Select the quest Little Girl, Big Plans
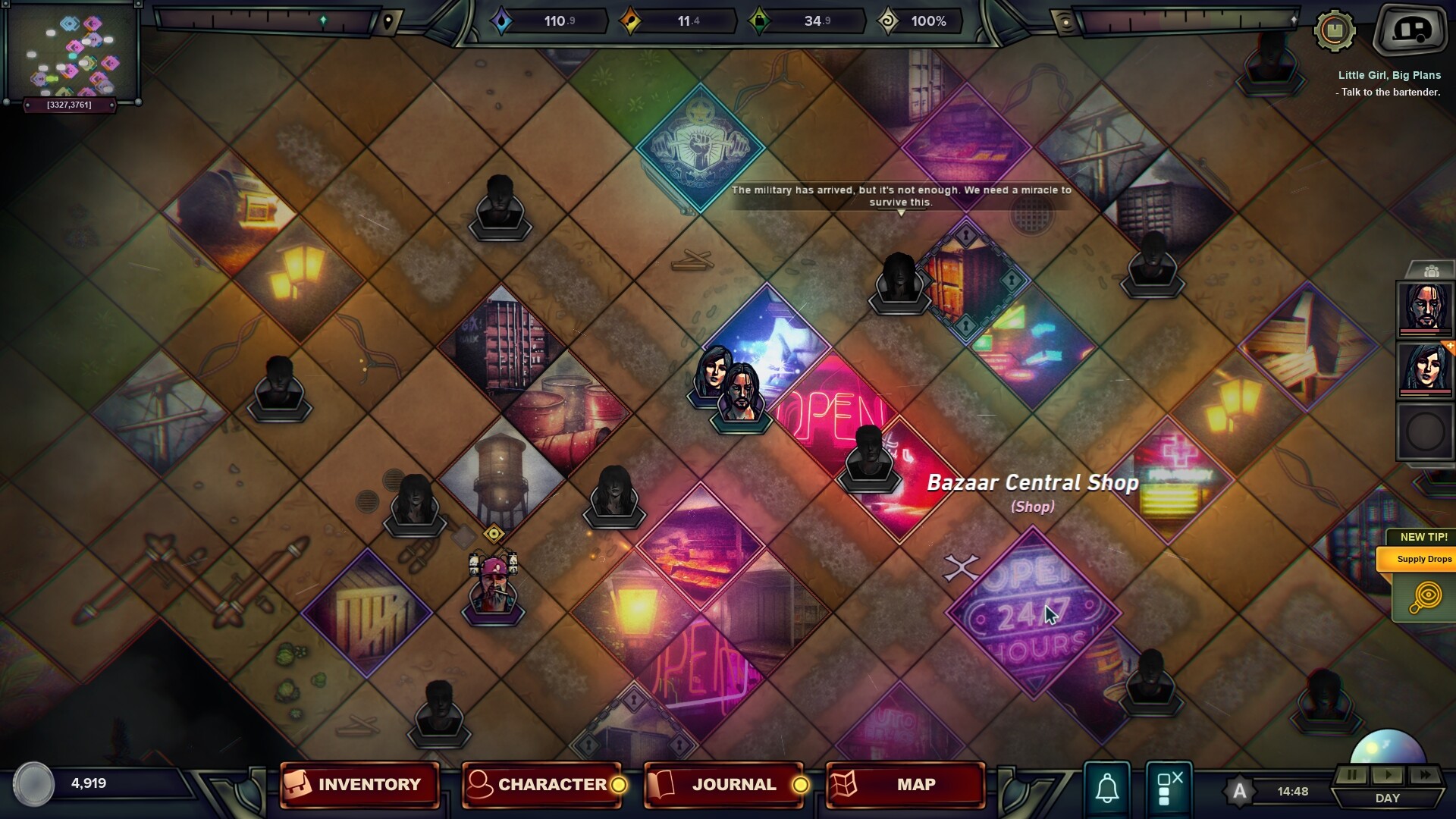 (1388, 74)
